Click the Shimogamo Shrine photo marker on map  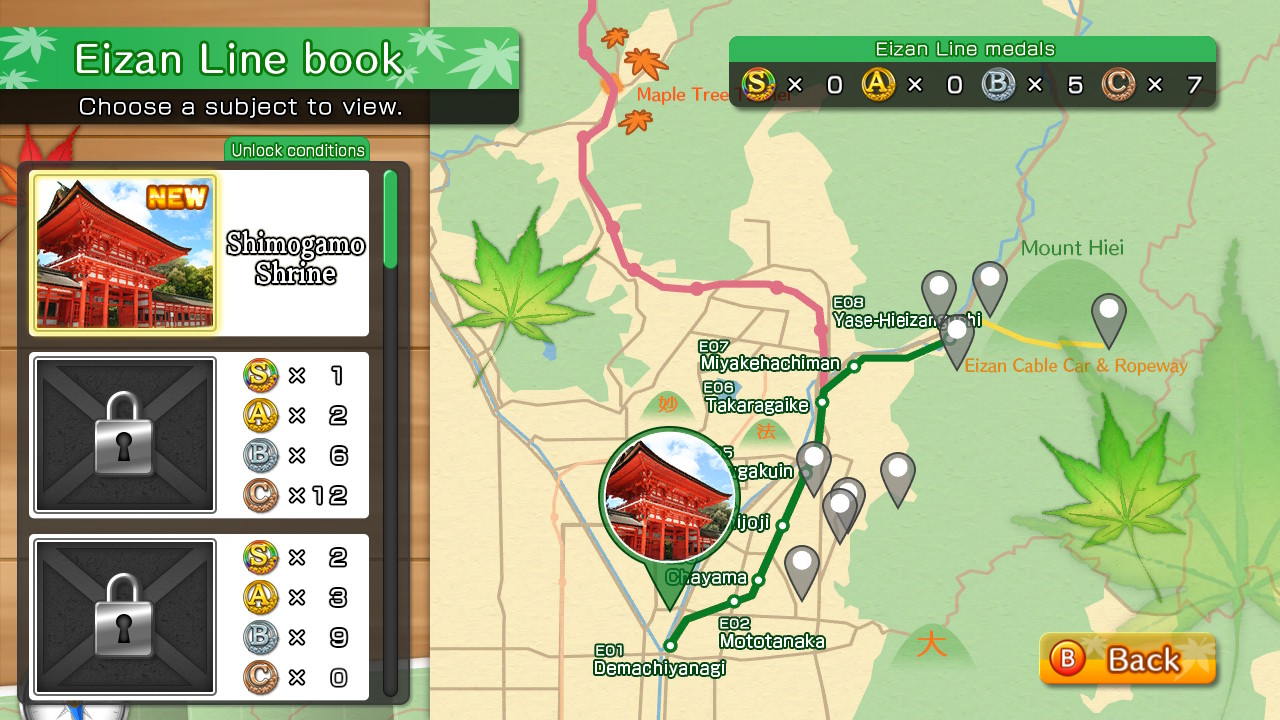(670, 496)
